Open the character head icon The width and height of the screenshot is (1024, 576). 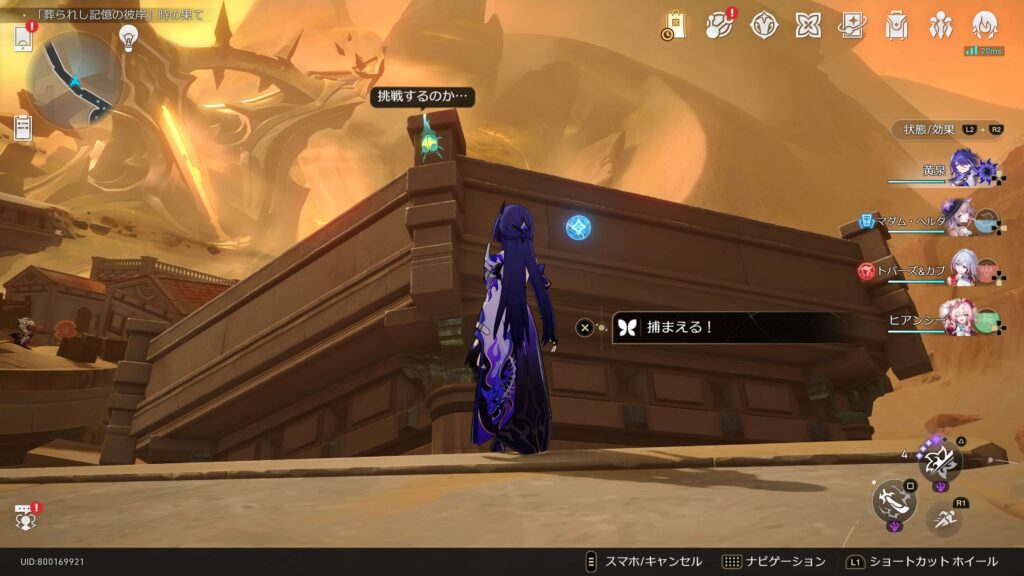985,25
